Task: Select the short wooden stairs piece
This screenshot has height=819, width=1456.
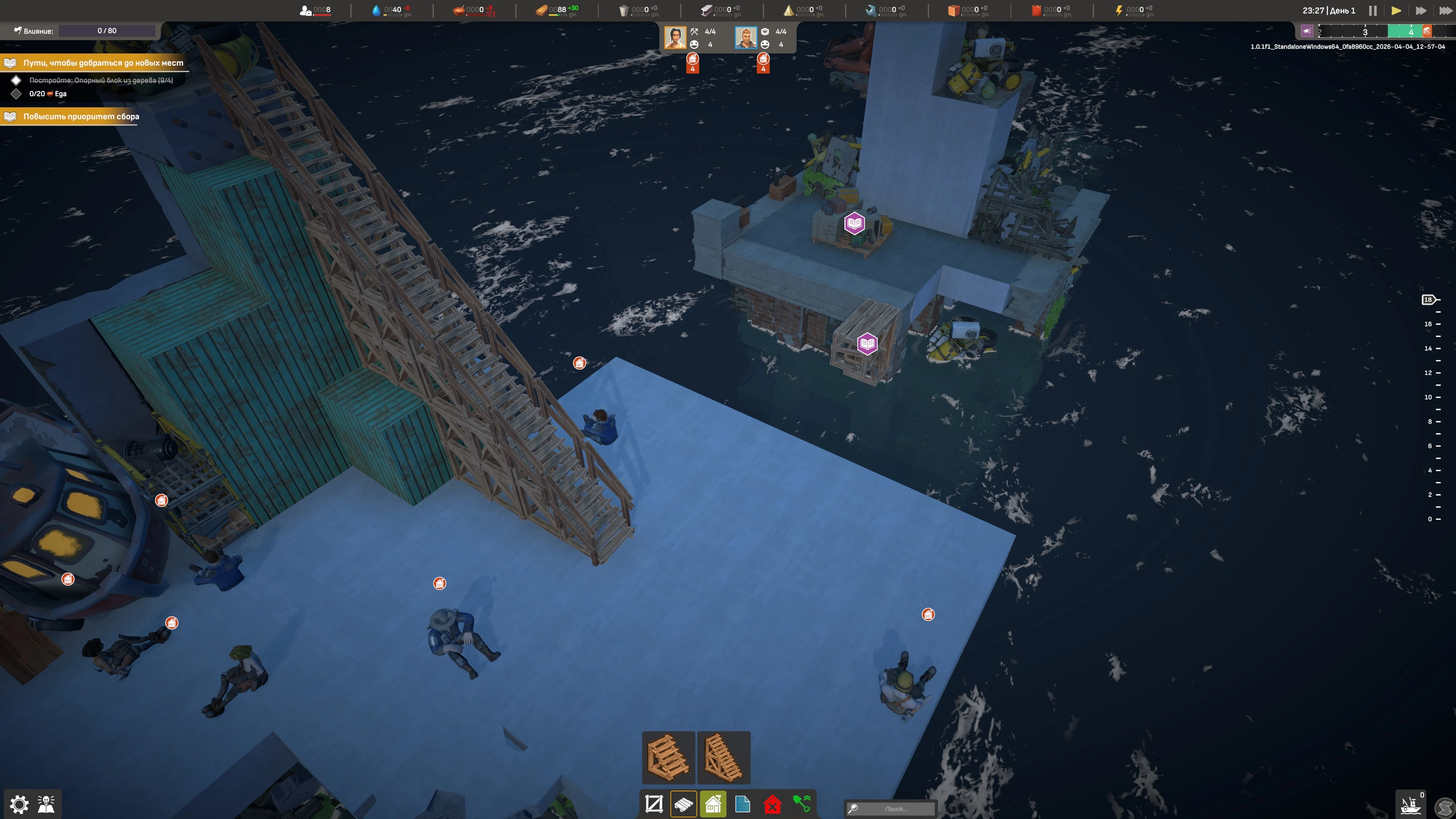Action: click(668, 758)
